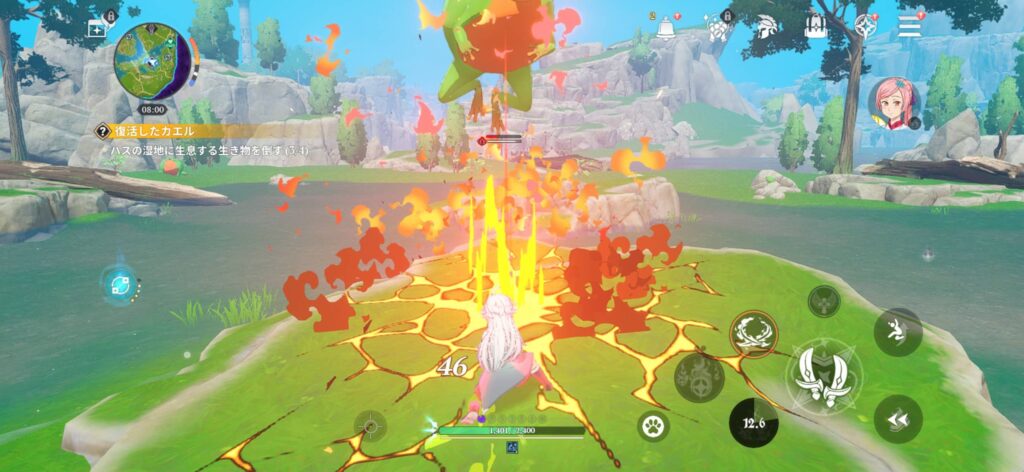
Task: Select the pink-haired character portrait
Action: coord(893,101)
